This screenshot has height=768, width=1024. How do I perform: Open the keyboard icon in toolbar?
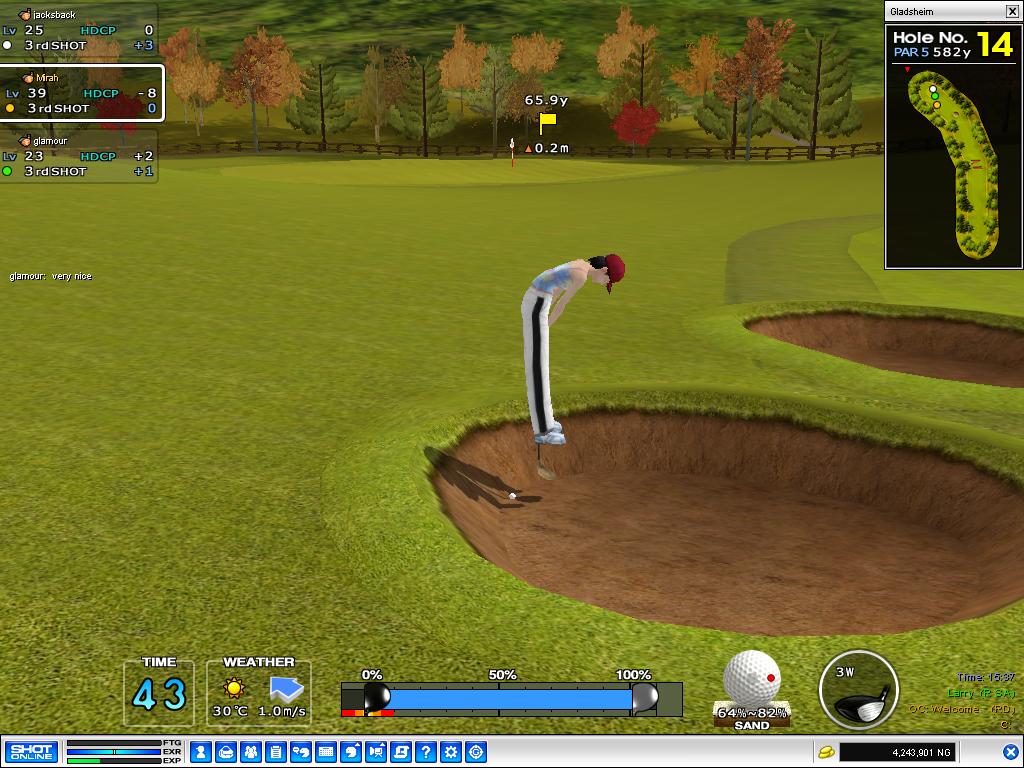pyautogui.click(x=326, y=752)
